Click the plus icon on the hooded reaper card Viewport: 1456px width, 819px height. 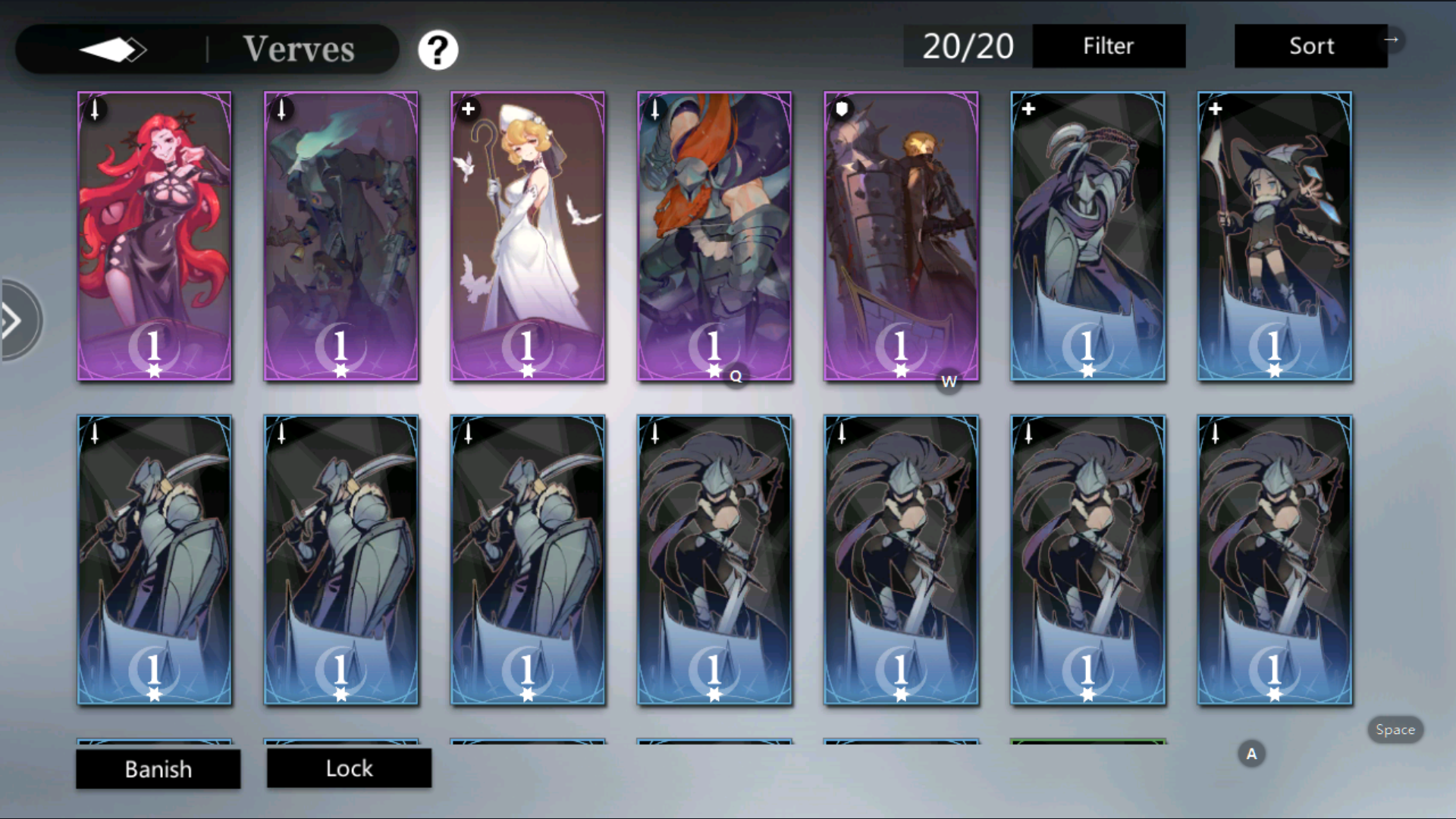point(1028,109)
